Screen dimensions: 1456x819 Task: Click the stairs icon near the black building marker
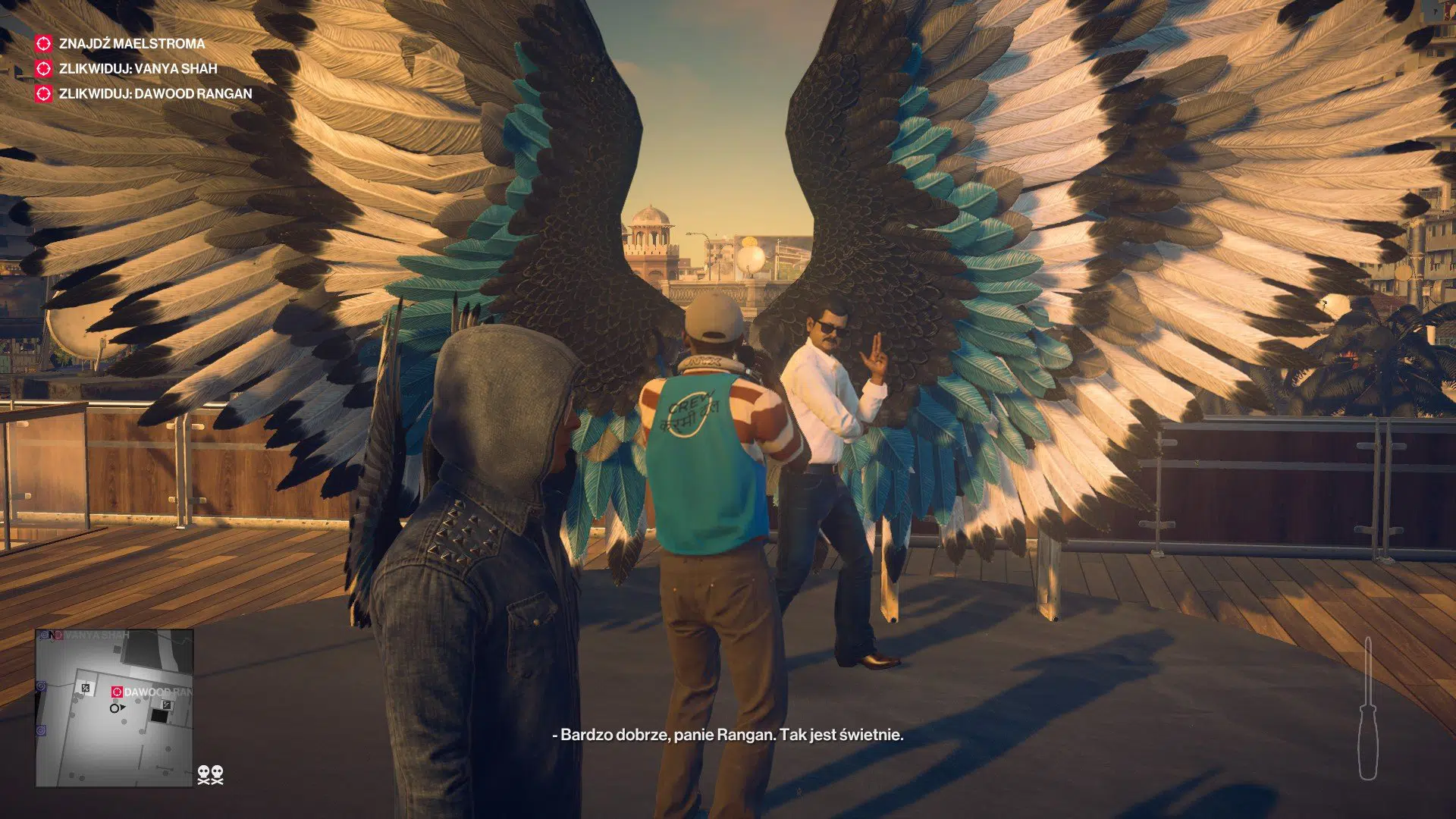[166, 704]
